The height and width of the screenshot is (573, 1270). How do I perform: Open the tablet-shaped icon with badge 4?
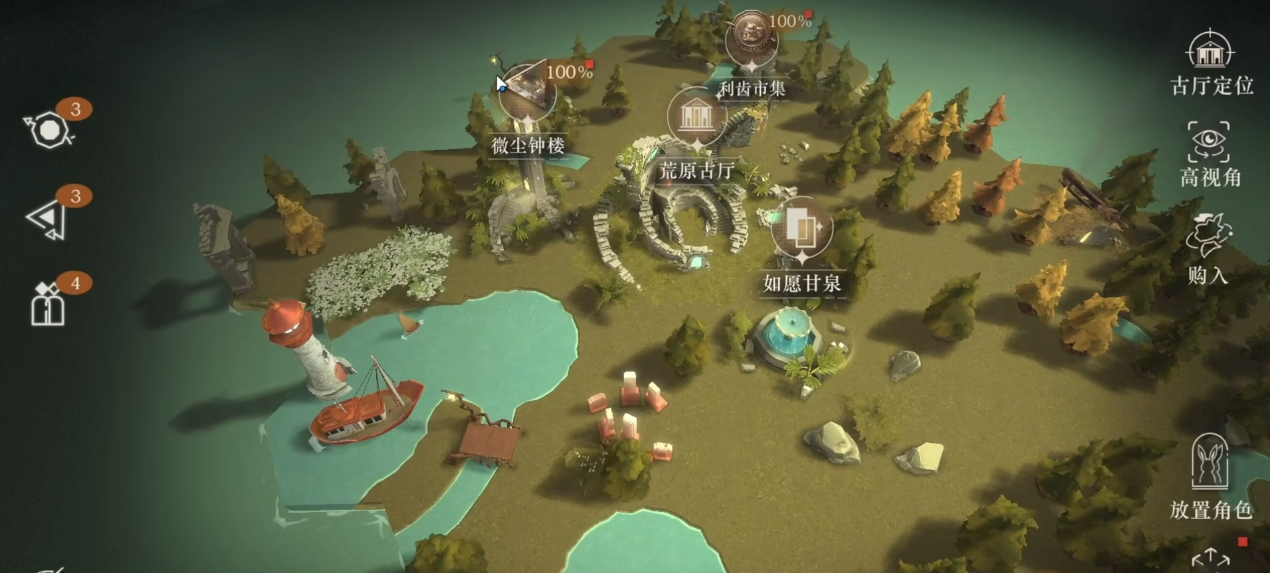(48, 304)
